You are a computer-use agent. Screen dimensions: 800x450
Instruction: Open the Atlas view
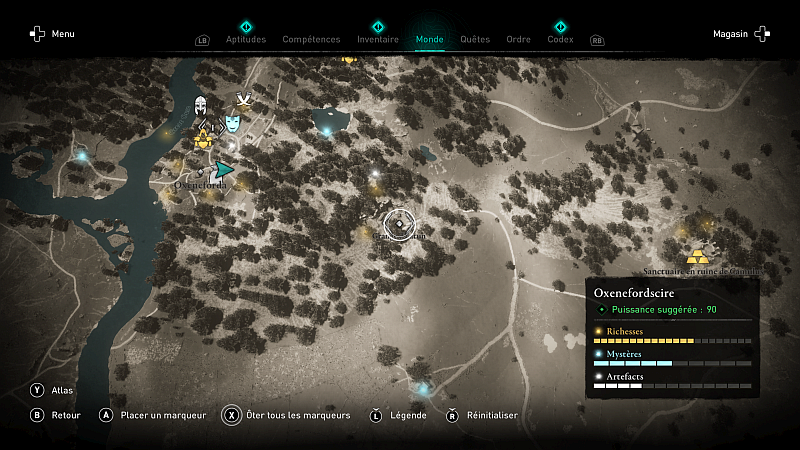52,390
